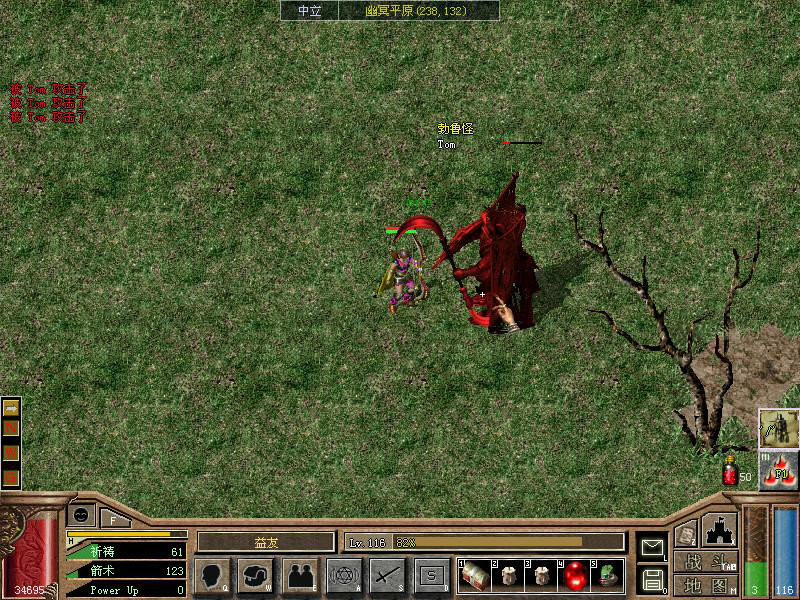Viewport: 800px width, 600px height.
Task: Open the sword skills button
Action: point(388,575)
